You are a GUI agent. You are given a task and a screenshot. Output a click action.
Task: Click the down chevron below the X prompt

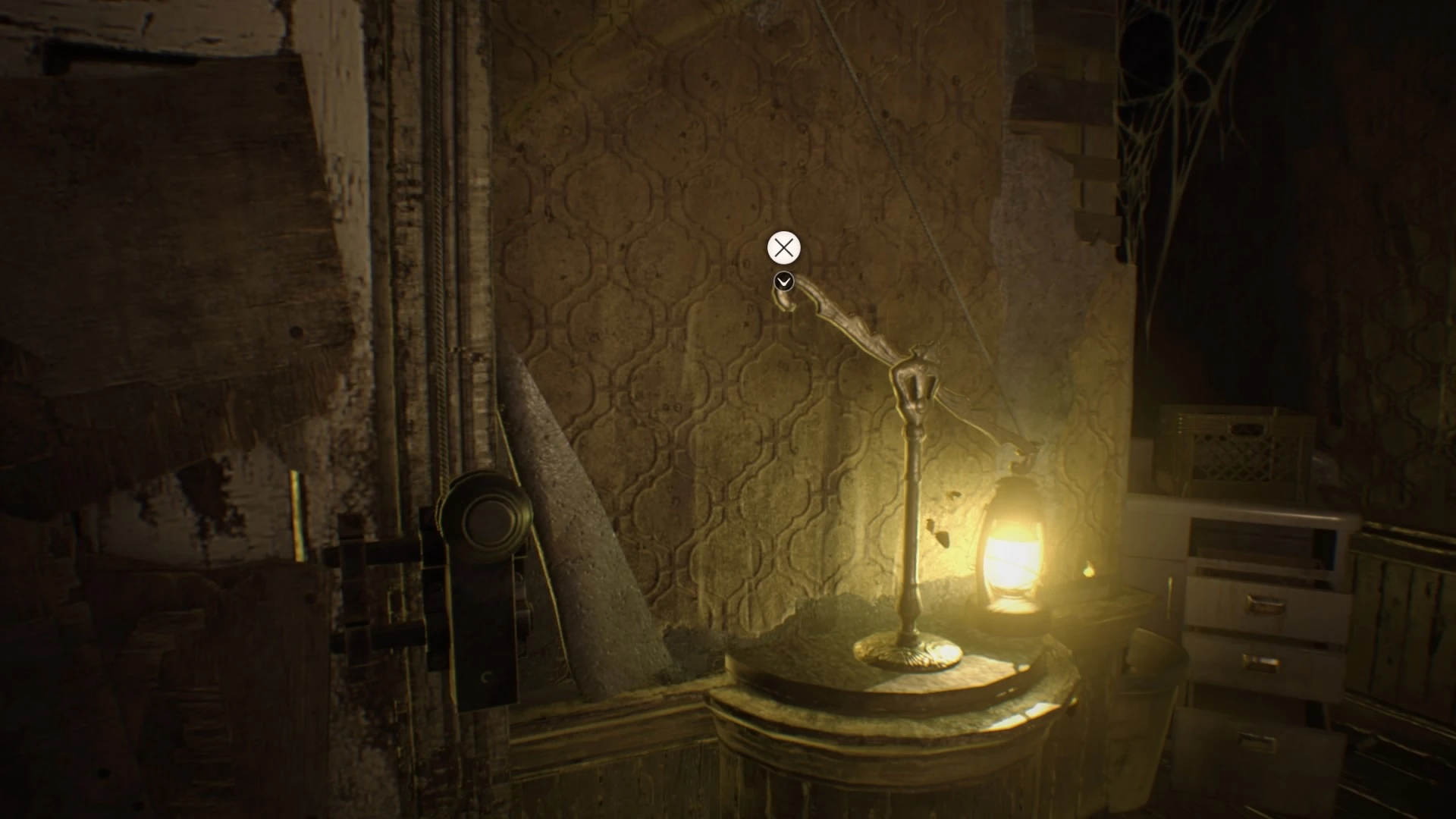(782, 281)
